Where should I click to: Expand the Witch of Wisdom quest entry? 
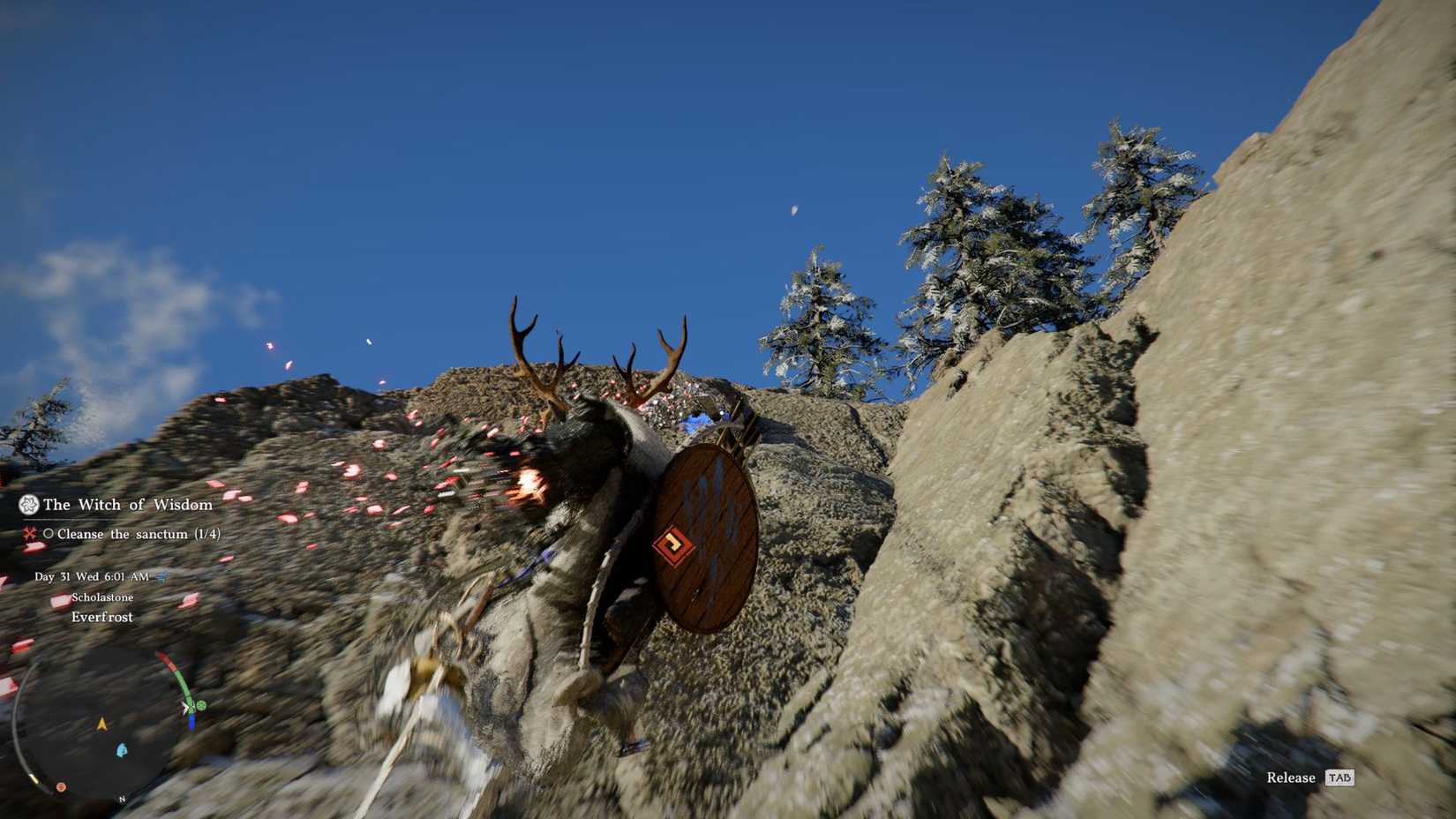[129, 505]
